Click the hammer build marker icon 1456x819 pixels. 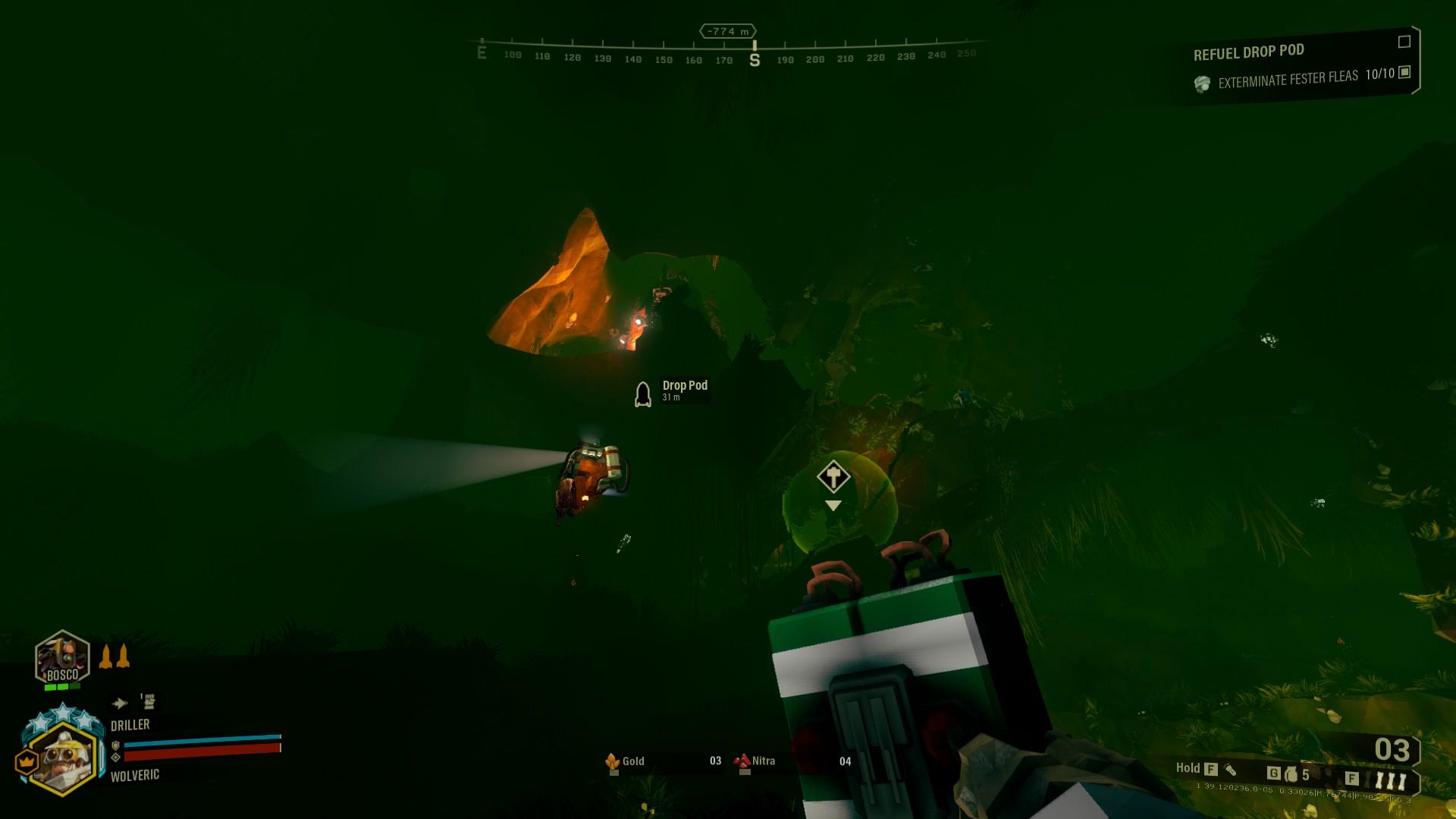[x=833, y=478]
